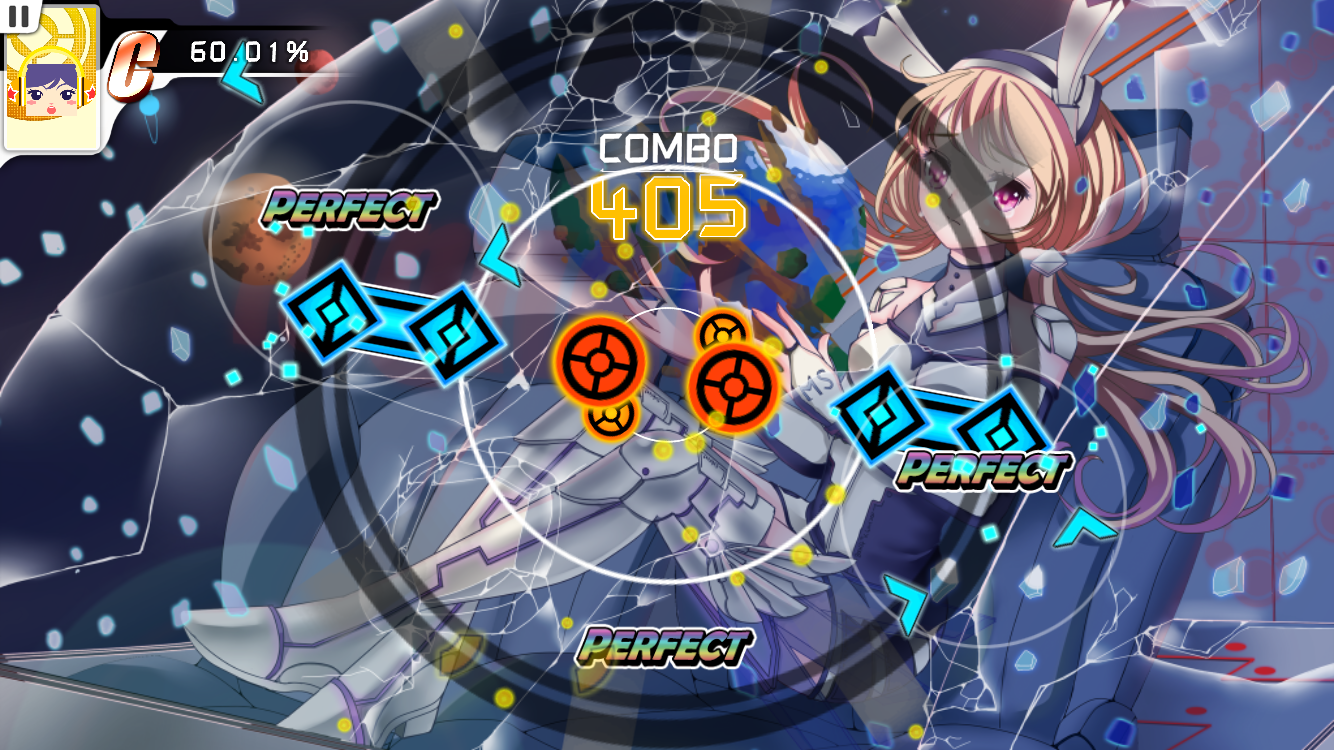Click the PERFECT text at the bottom
Screen dimensions: 1334x750
coord(662,646)
